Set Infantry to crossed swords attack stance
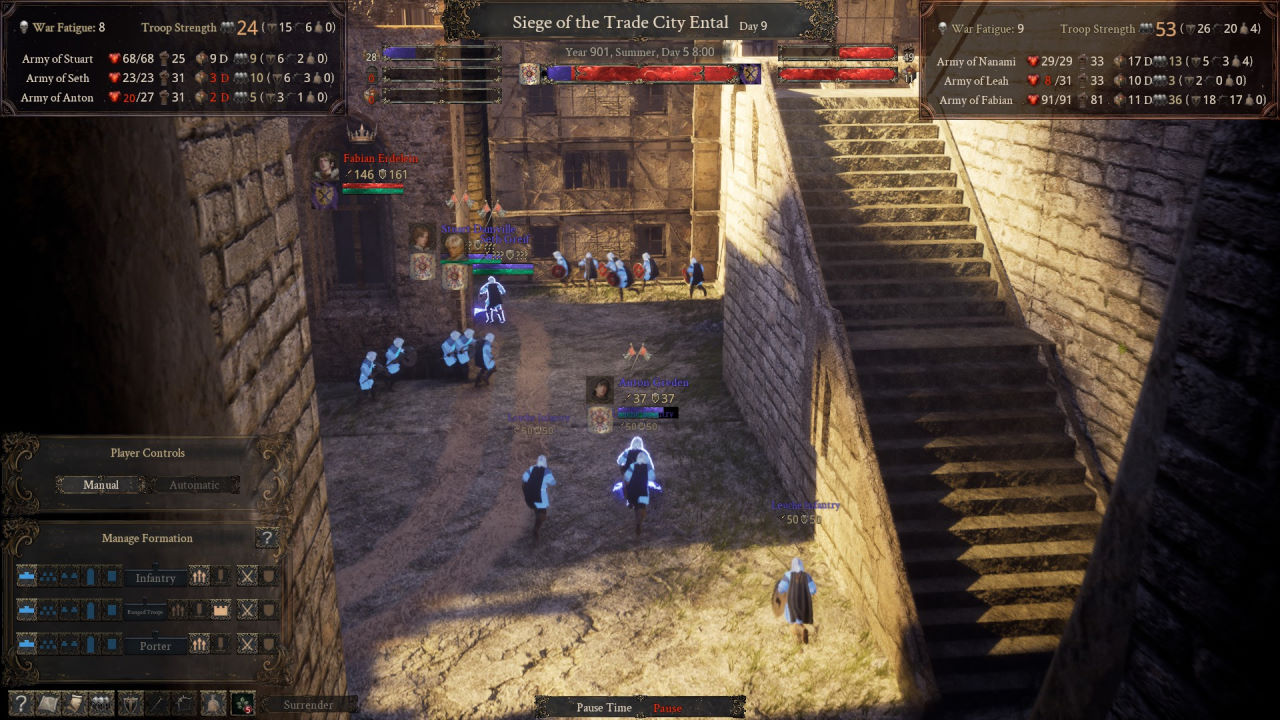Image resolution: width=1280 pixels, height=720 pixels. point(246,577)
